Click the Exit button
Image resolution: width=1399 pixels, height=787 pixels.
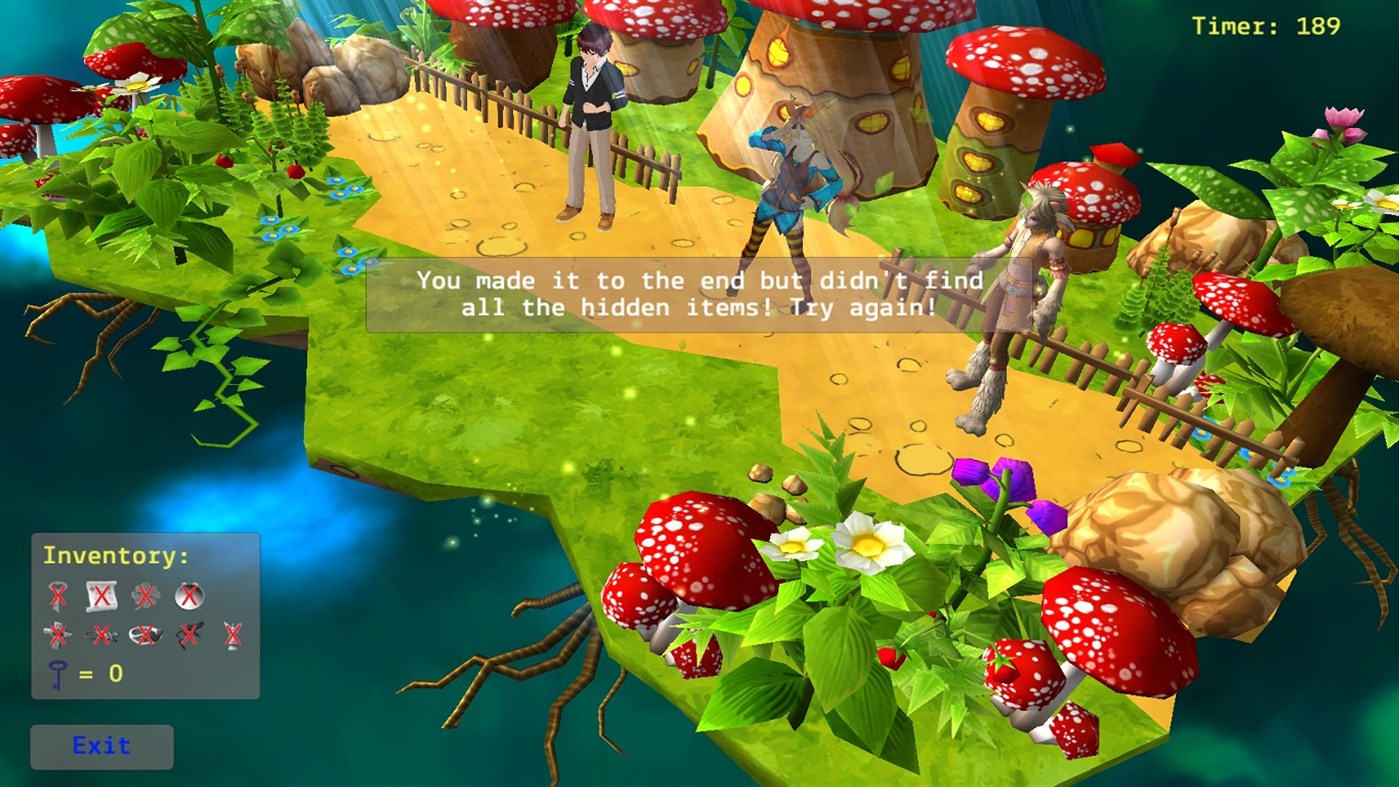pos(100,746)
